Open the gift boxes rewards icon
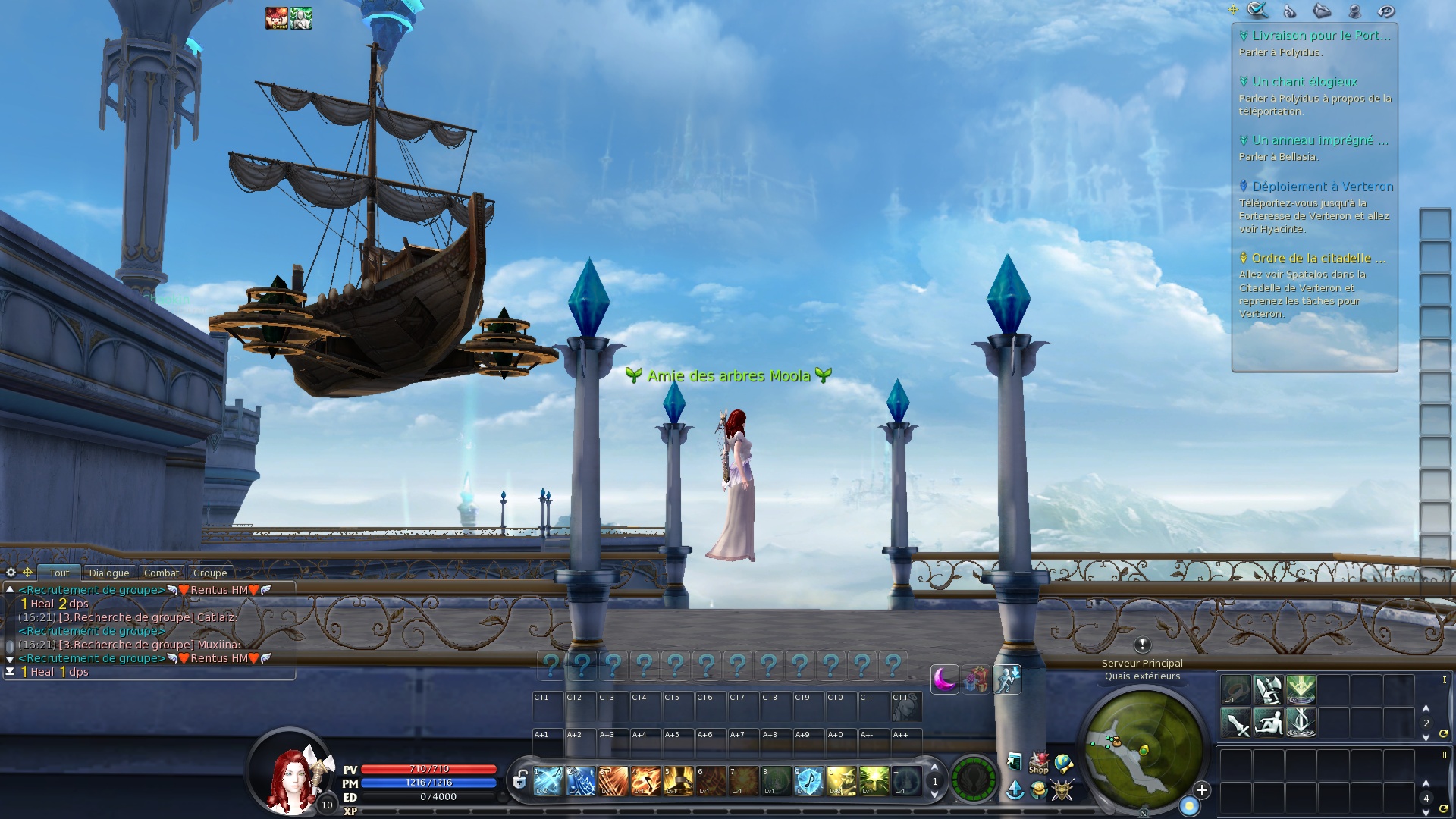The height and width of the screenshot is (819, 1456). [x=974, y=679]
